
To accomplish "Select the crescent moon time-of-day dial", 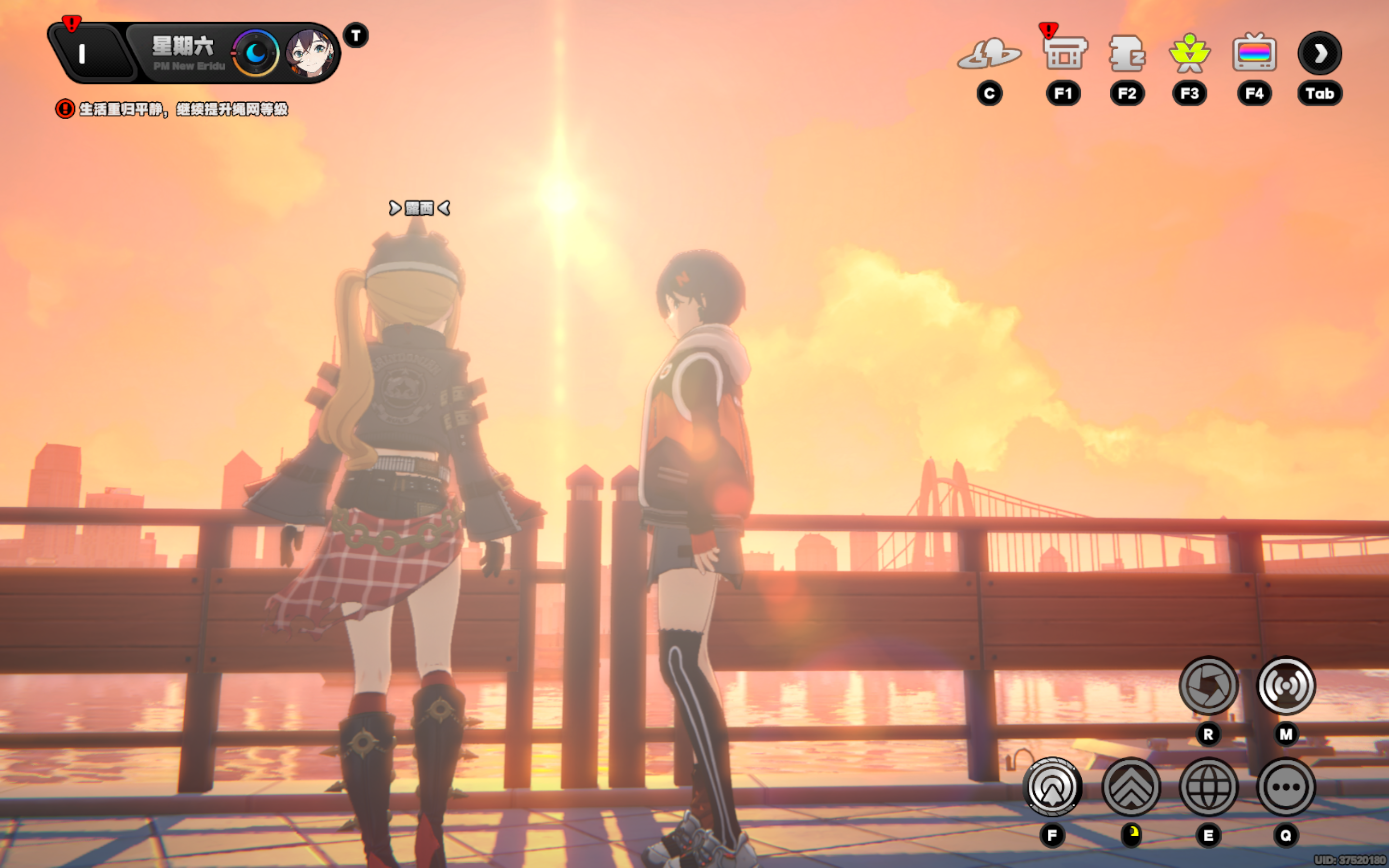I will (256, 54).
